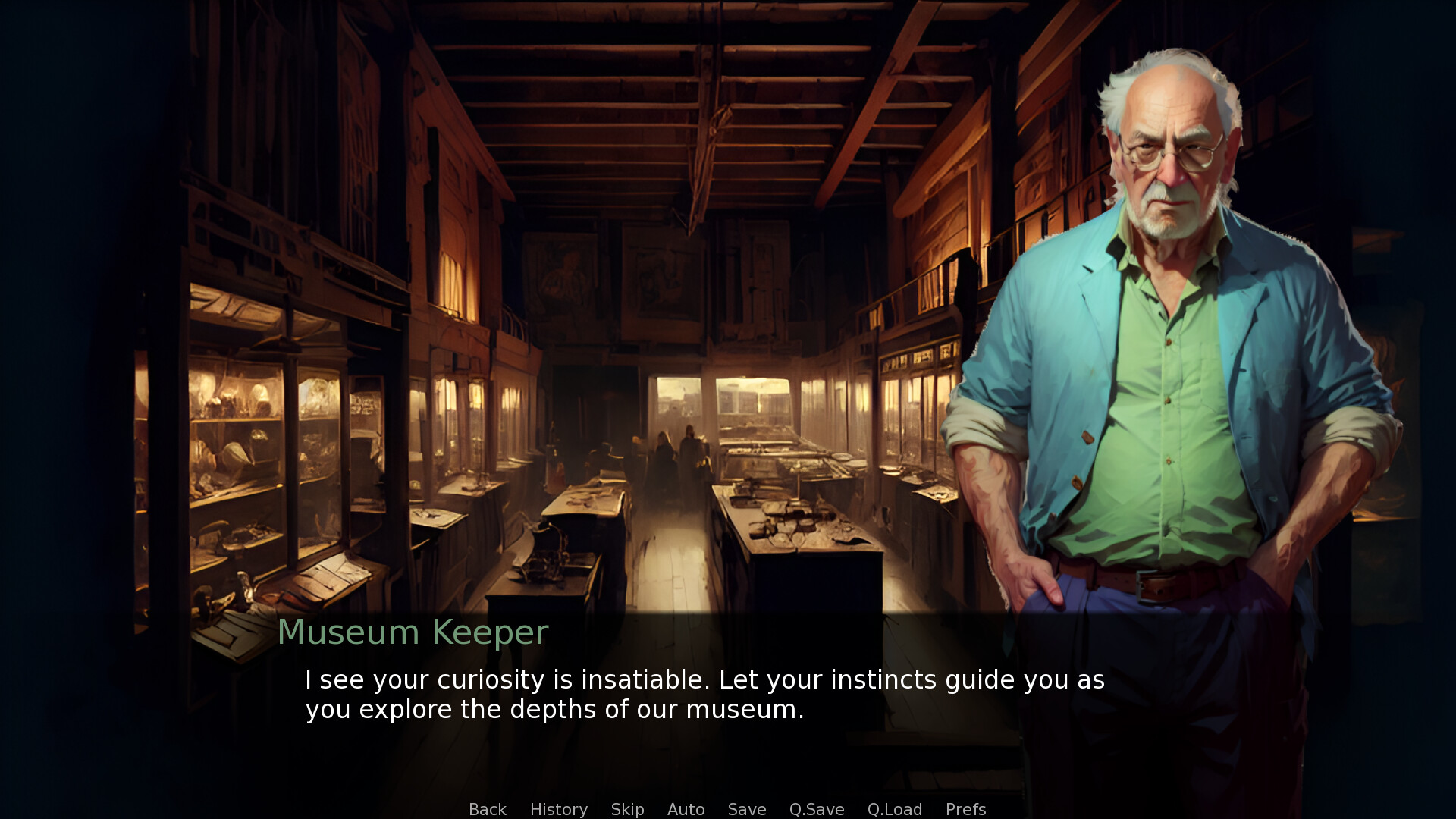Click the Museum Keeper name label
The image size is (1456, 819).
pyautogui.click(x=413, y=632)
